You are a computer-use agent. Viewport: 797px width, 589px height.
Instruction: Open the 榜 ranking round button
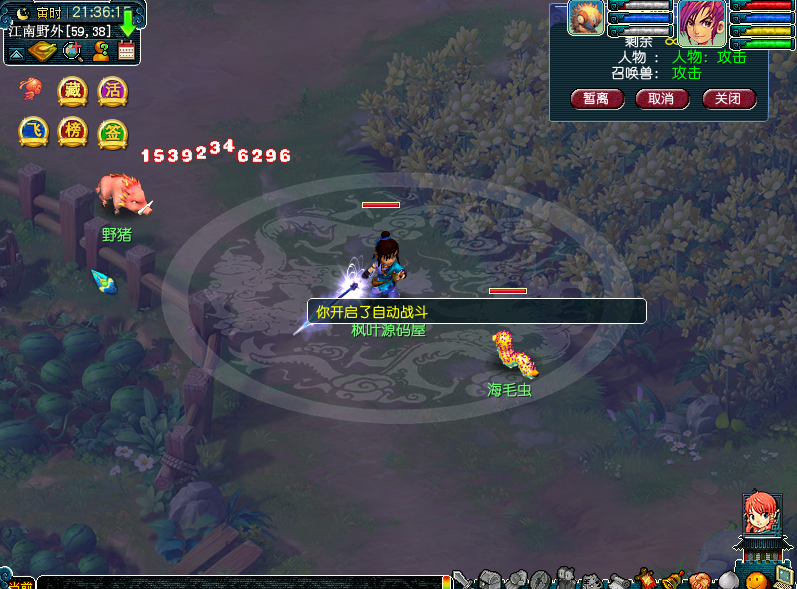tap(71, 132)
